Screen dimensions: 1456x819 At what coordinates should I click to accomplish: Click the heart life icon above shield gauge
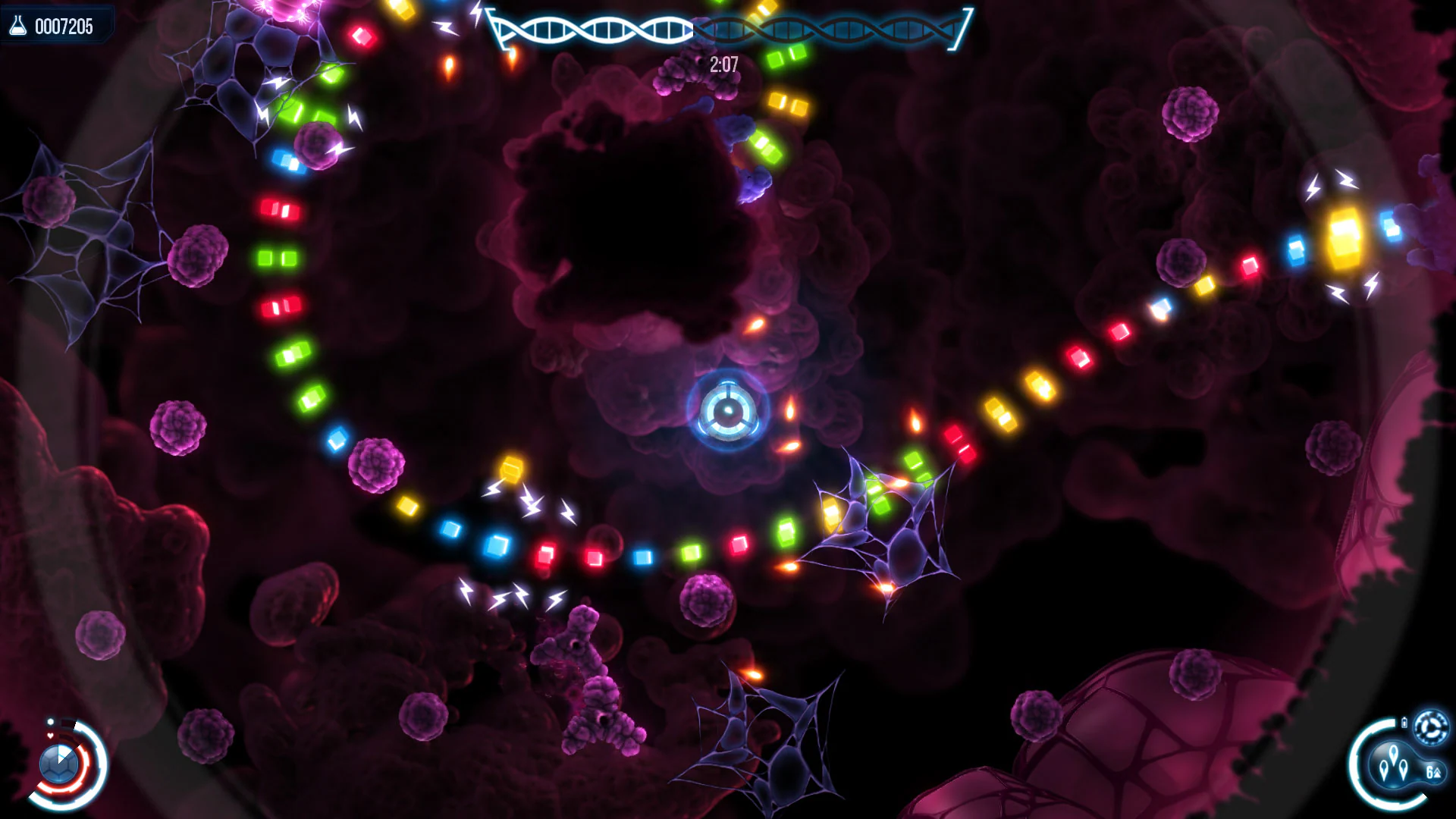50,735
